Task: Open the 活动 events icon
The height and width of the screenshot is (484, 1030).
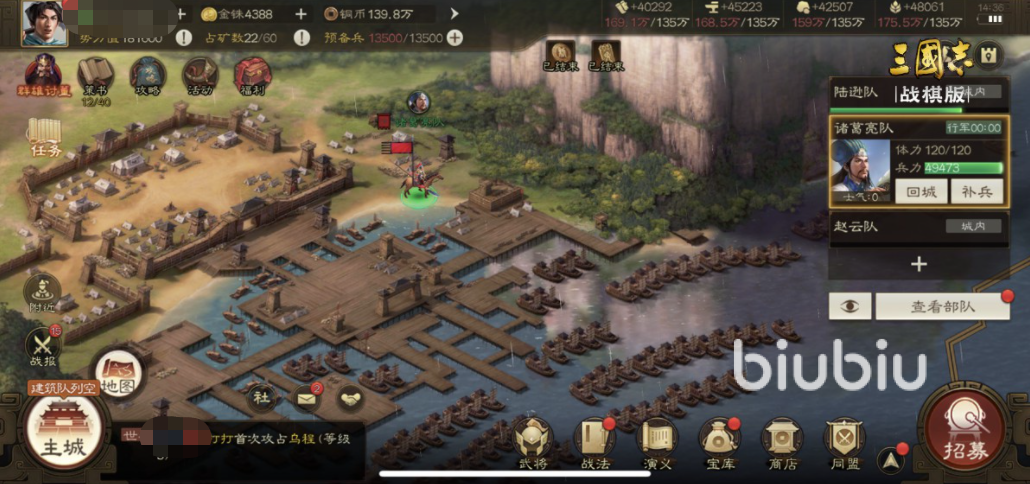Action: [200, 76]
